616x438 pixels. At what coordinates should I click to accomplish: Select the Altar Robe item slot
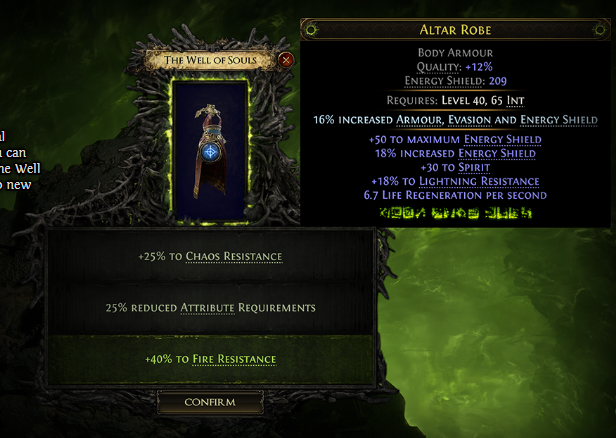(x=210, y=149)
